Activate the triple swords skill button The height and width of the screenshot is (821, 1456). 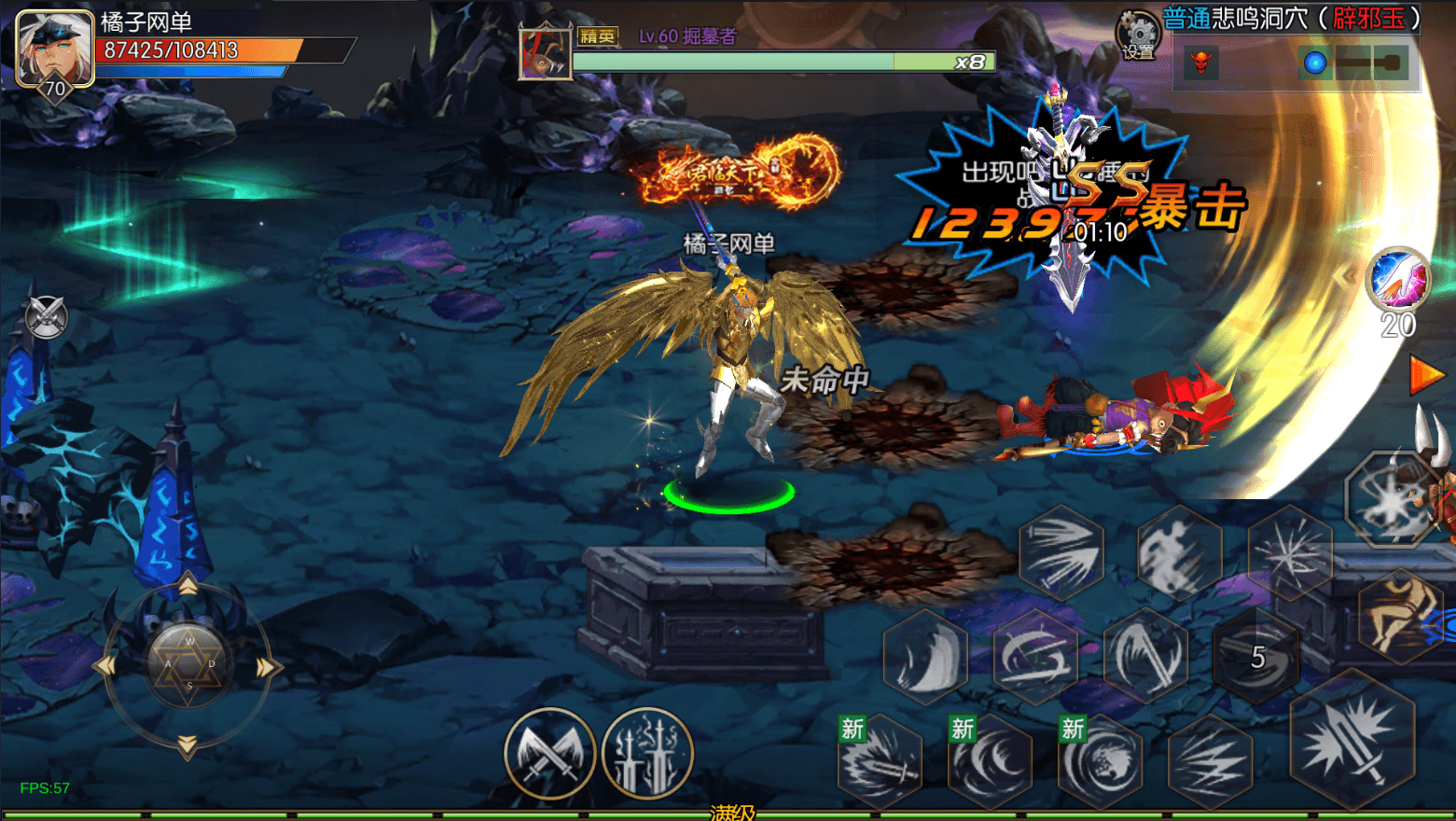click(x=647, y=753)
